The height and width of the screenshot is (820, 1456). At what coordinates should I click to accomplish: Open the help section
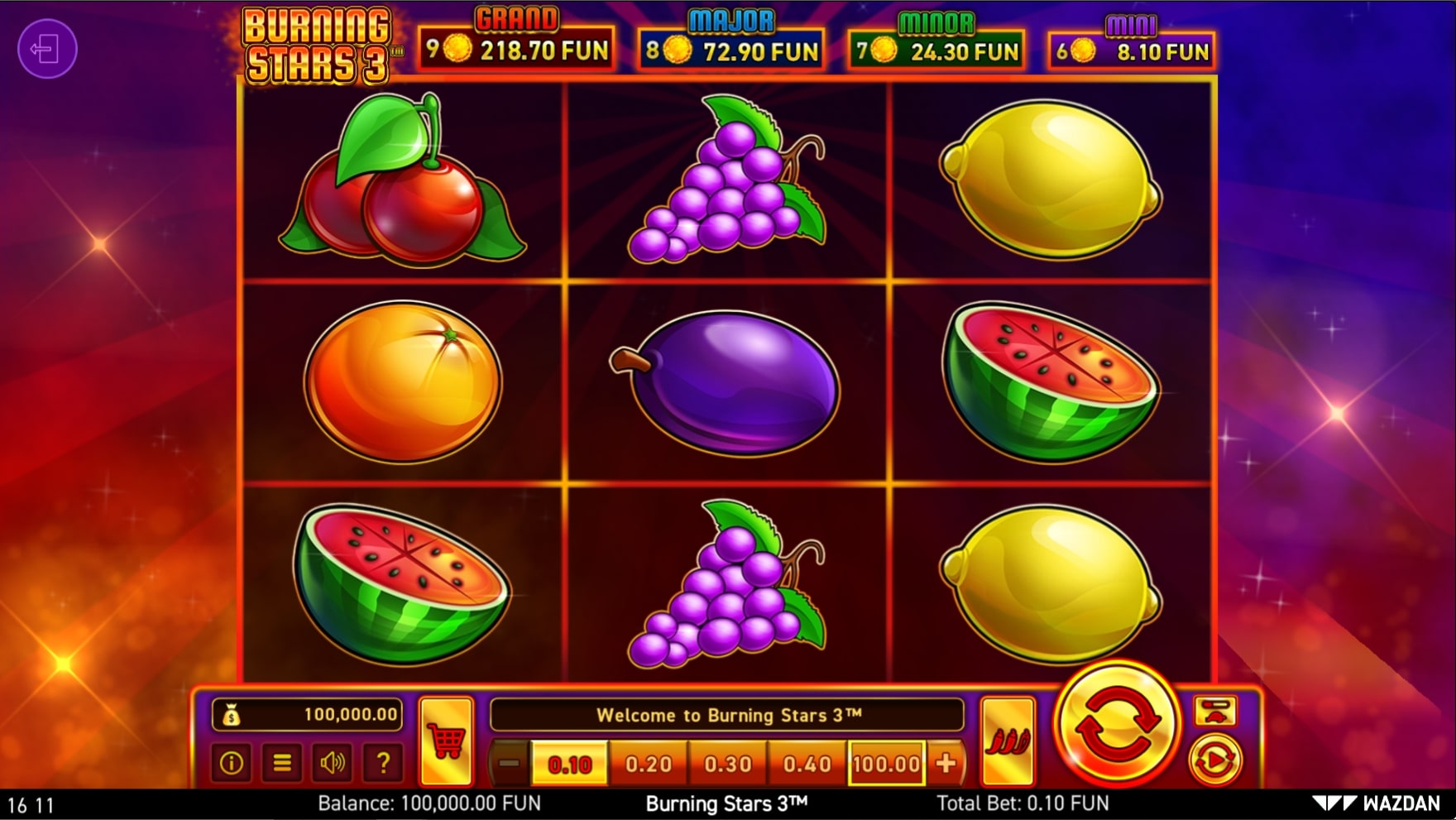[381, 764]
